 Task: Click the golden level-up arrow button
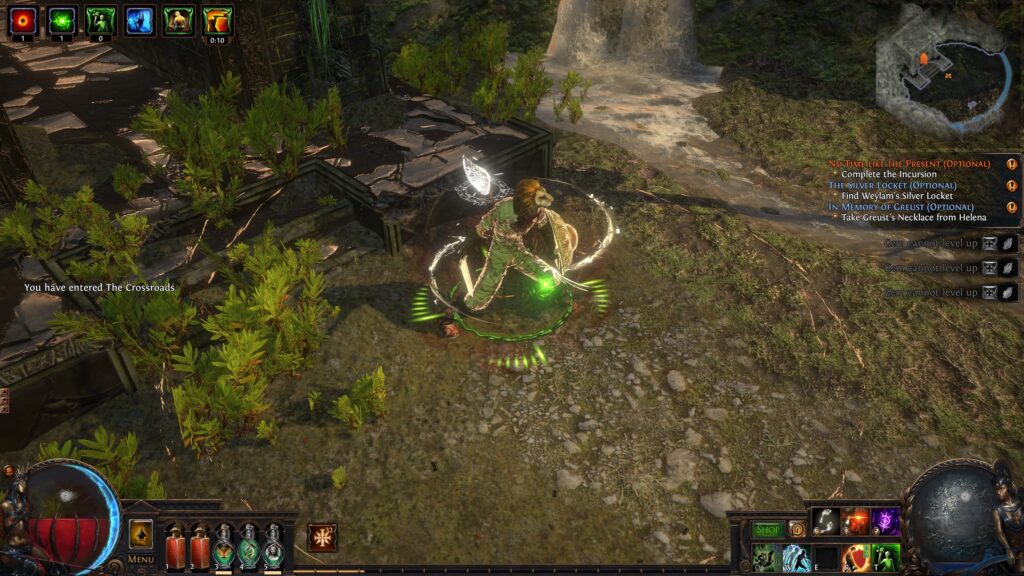coord(141,534)
